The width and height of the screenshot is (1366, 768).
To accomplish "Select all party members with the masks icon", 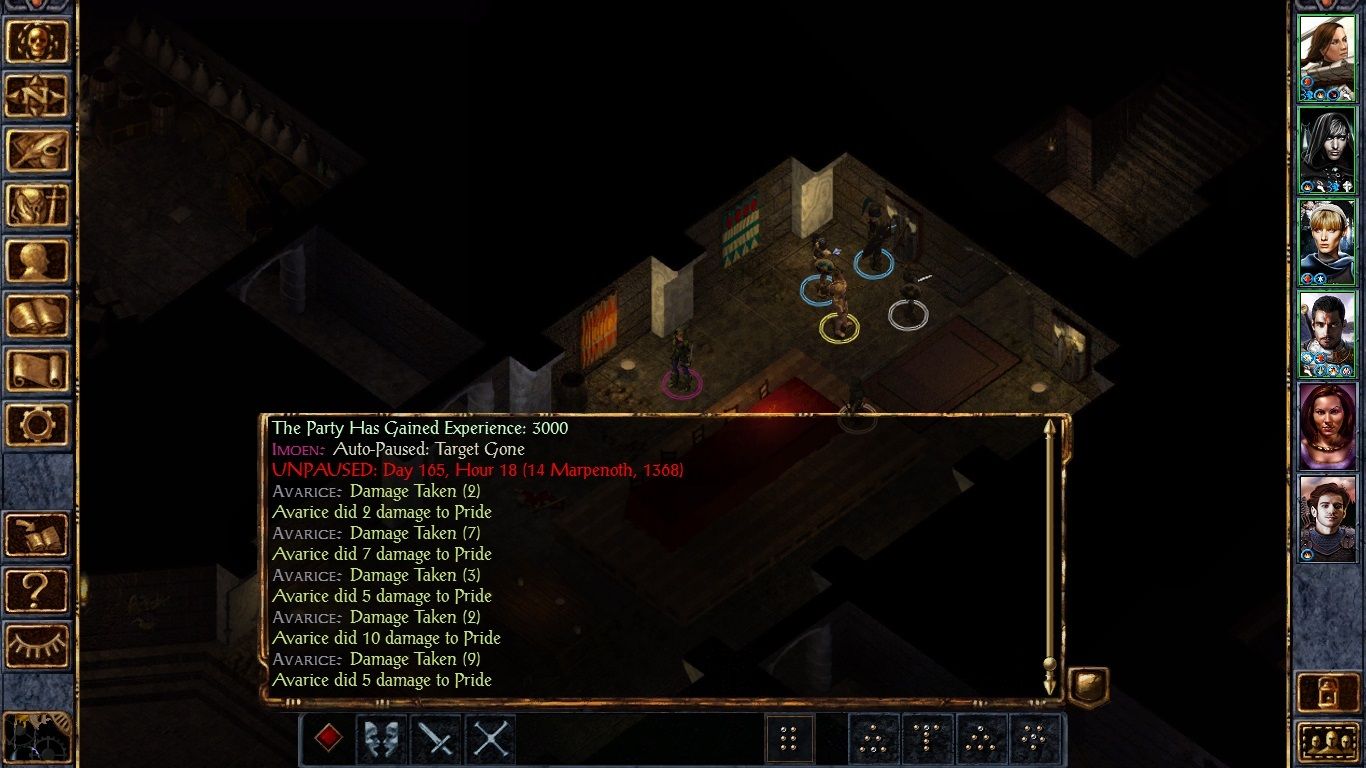I will (381, 739).
